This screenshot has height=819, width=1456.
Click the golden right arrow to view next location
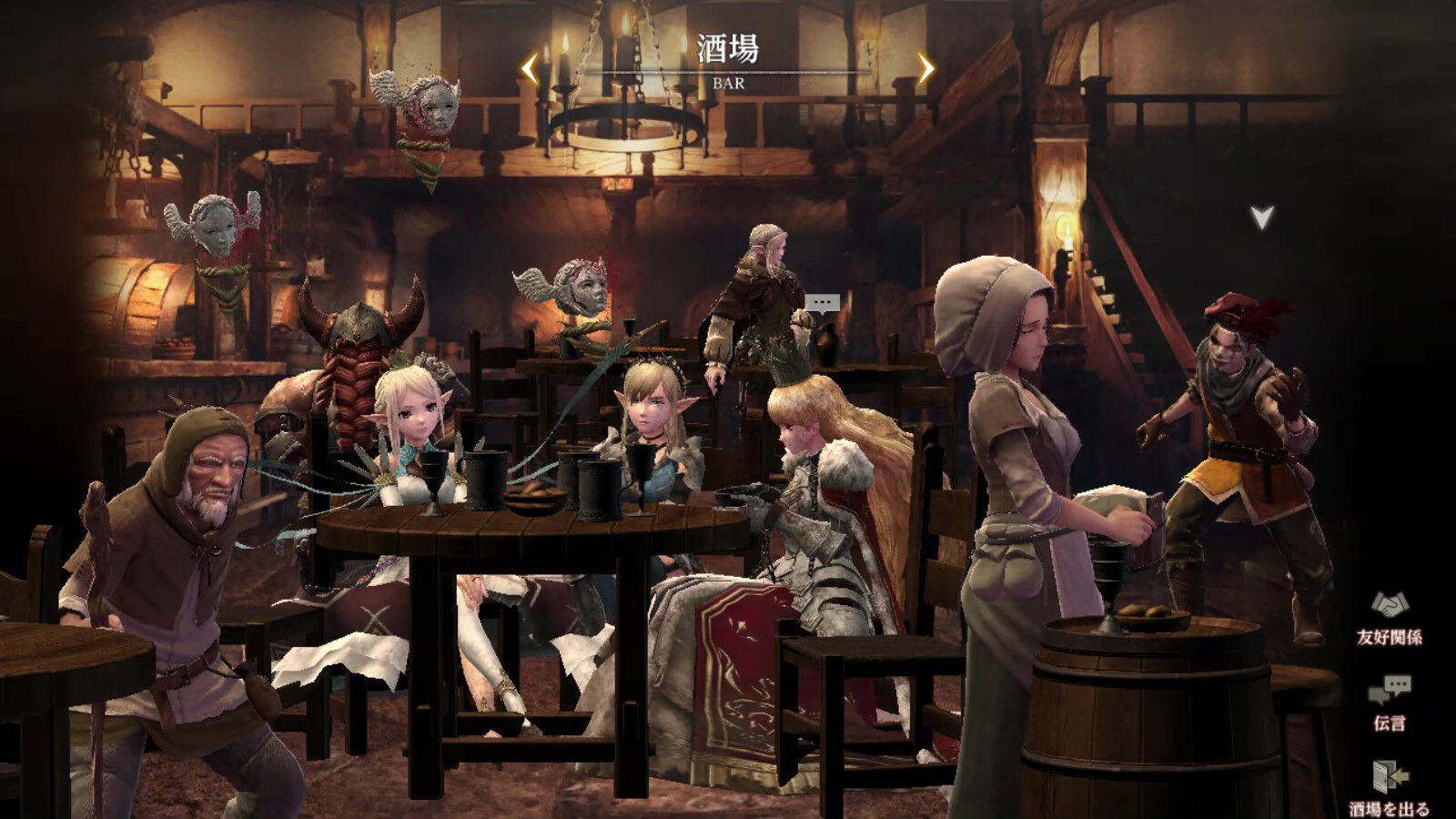coord(926,66)
